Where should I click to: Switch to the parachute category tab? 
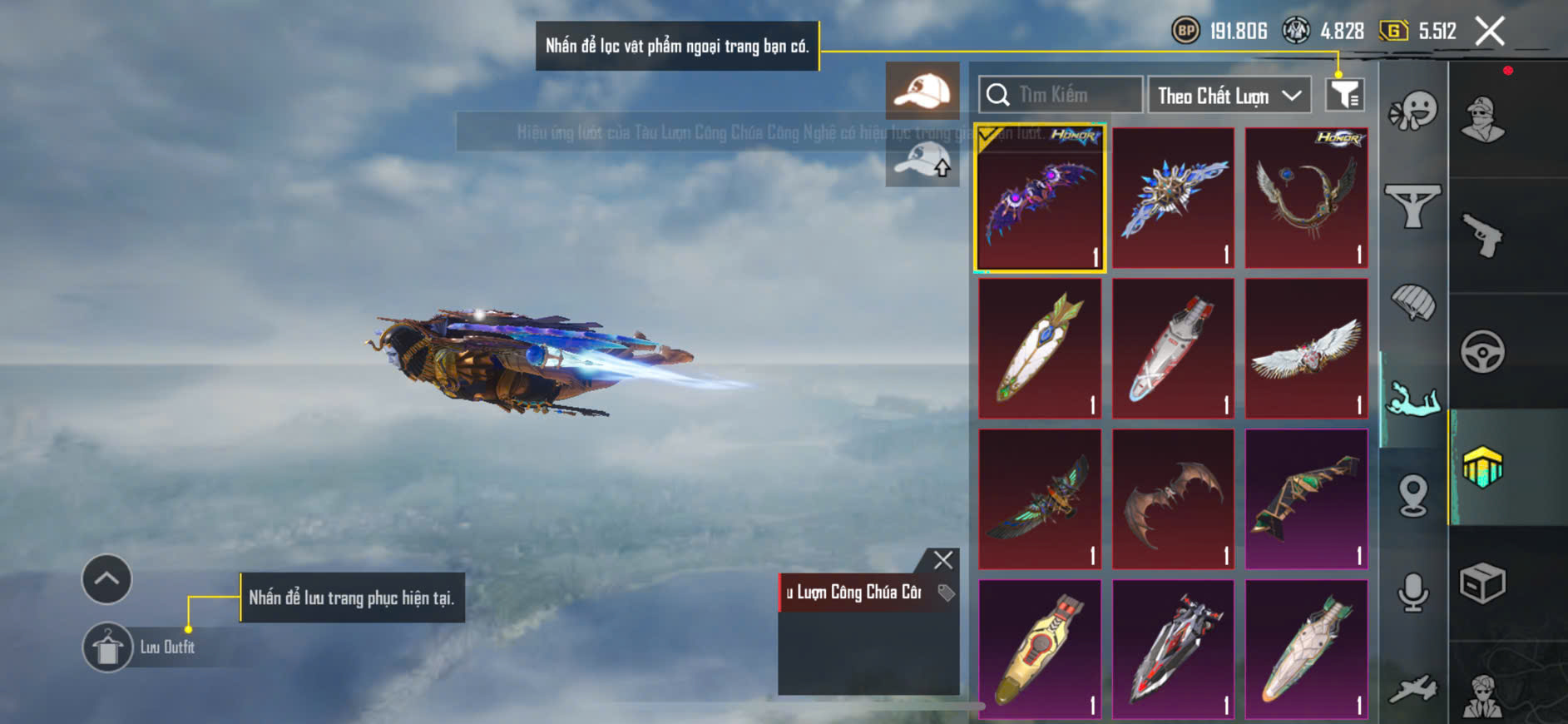[1412, 301]
